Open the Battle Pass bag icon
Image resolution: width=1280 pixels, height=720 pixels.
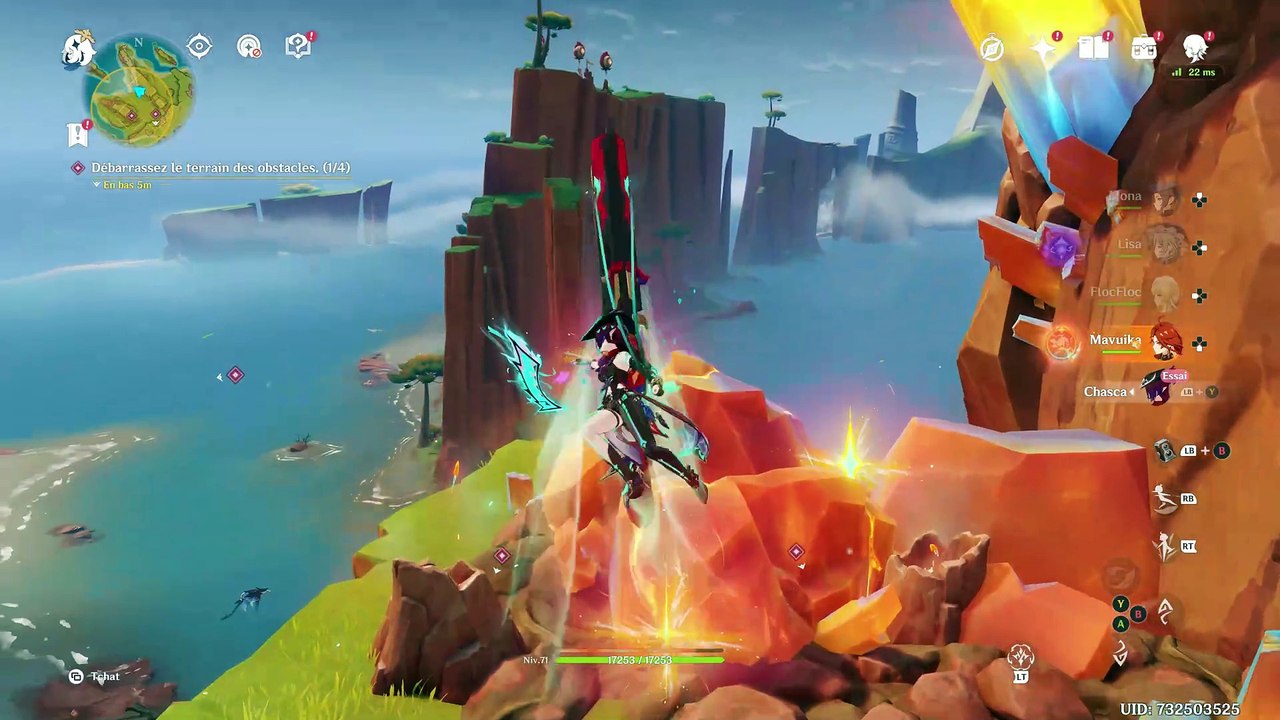(1144, 47)
